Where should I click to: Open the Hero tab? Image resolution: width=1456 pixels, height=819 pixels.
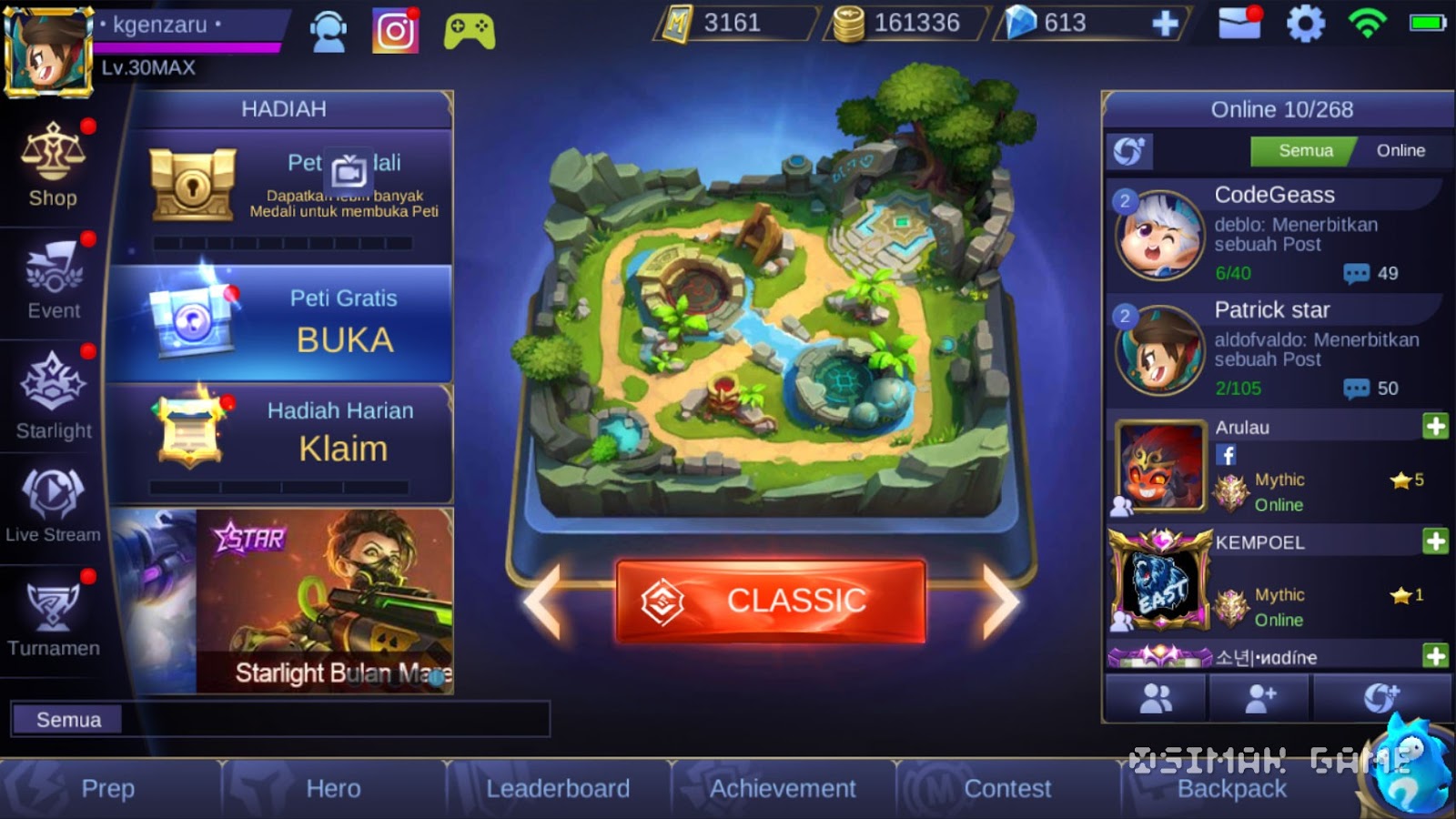332,788
